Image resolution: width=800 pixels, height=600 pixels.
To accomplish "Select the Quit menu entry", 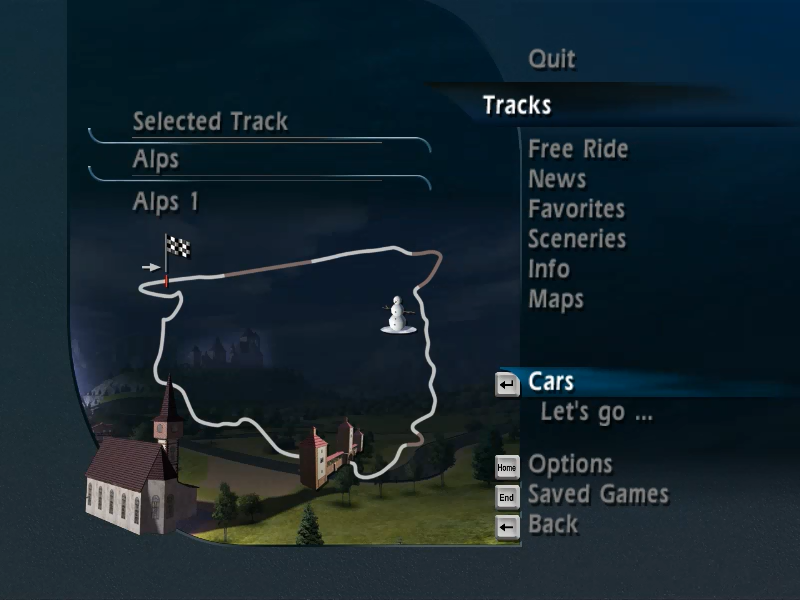I will point(551,59).
